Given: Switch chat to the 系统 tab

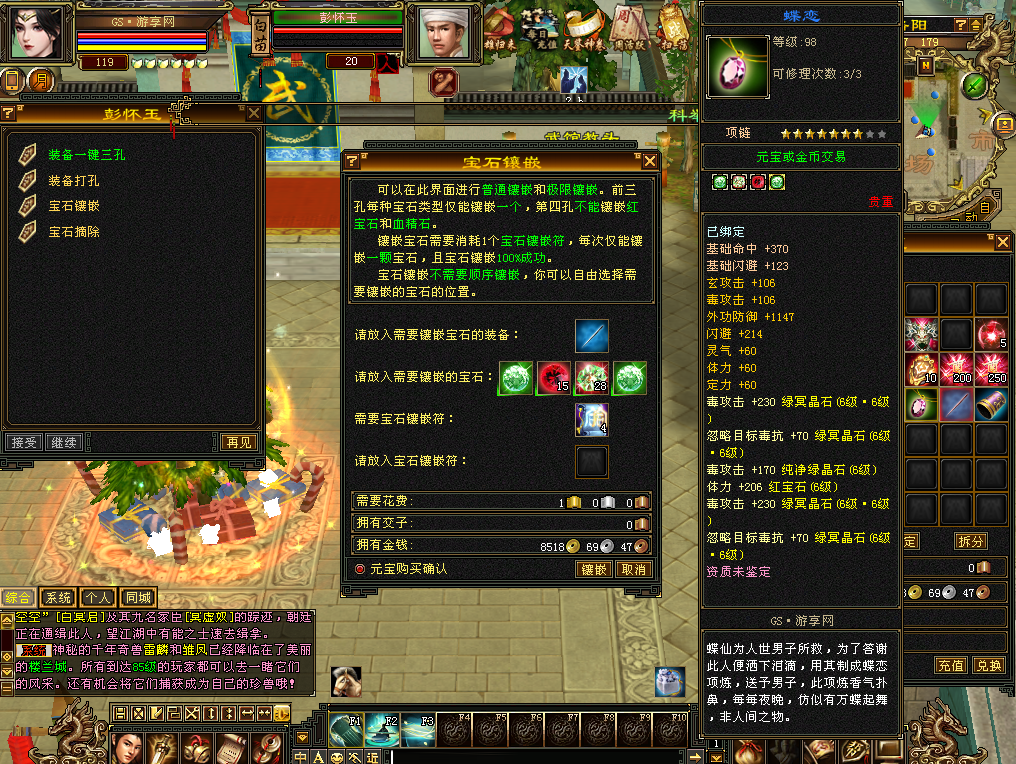Looking at the screenshot, I should pos(59,598).
